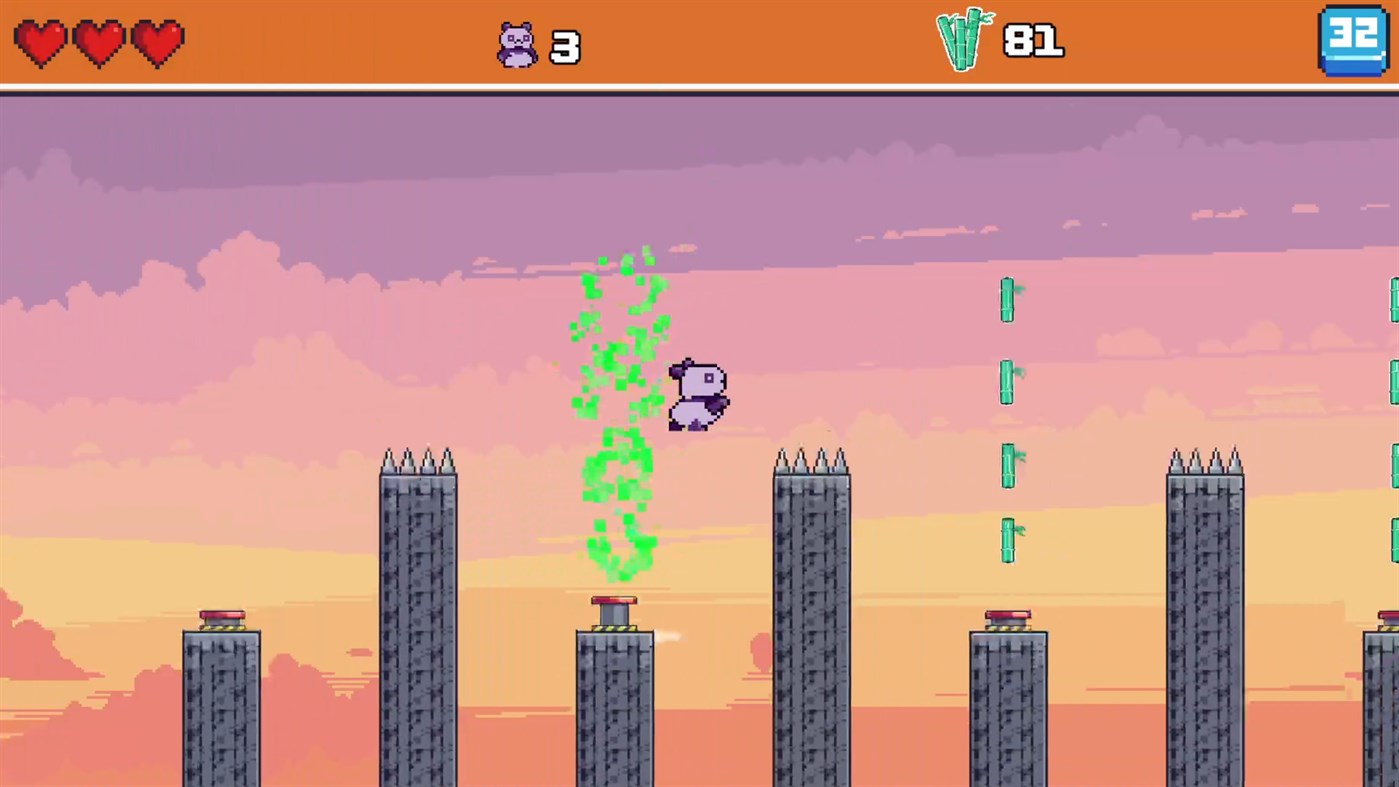Click the bamboo pickup at the far right edge
Screen dimensions: 1399x787
click(x=1394, y=300)
